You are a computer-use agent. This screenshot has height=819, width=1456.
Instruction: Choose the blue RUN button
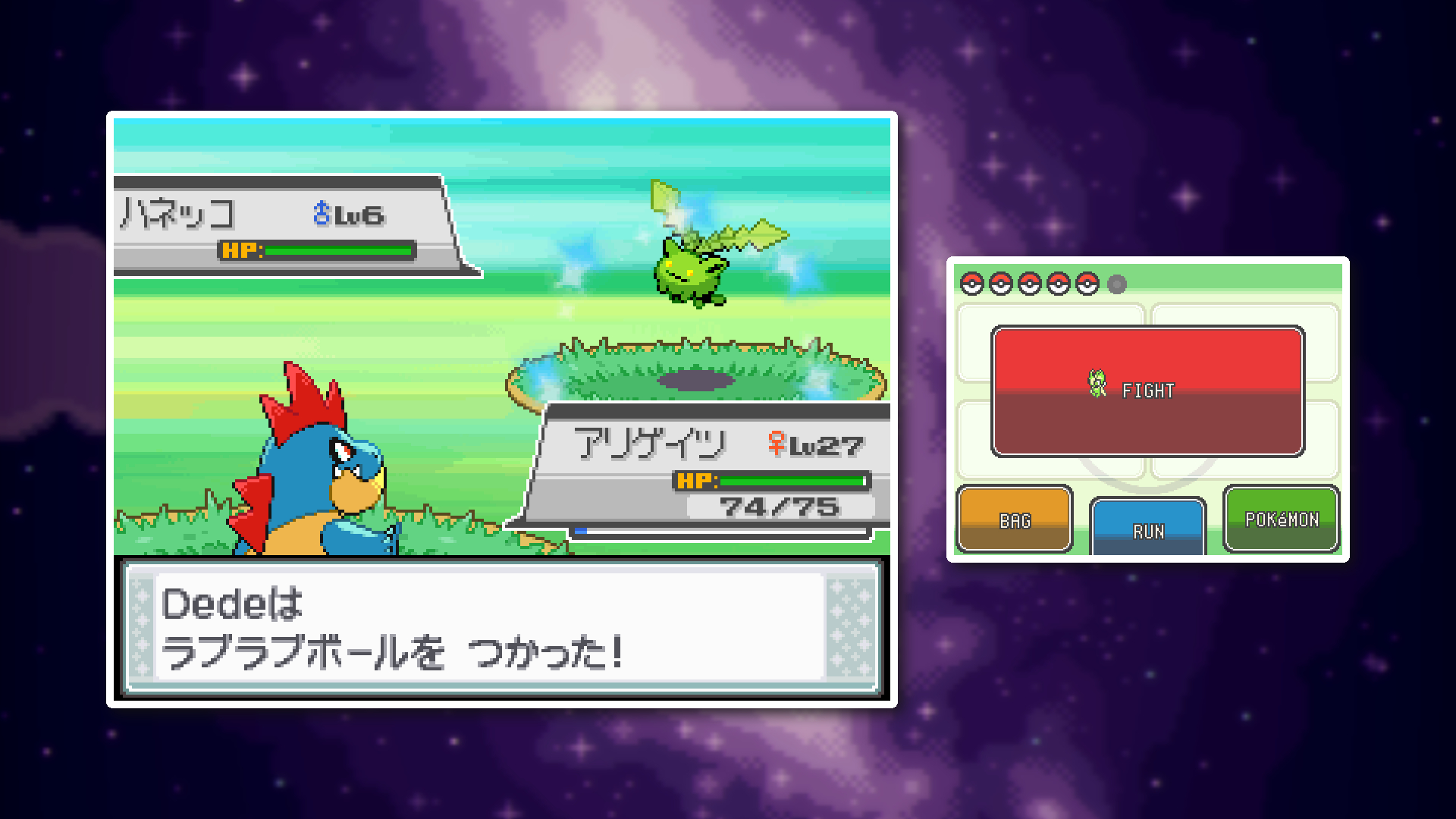[1147, 527]
